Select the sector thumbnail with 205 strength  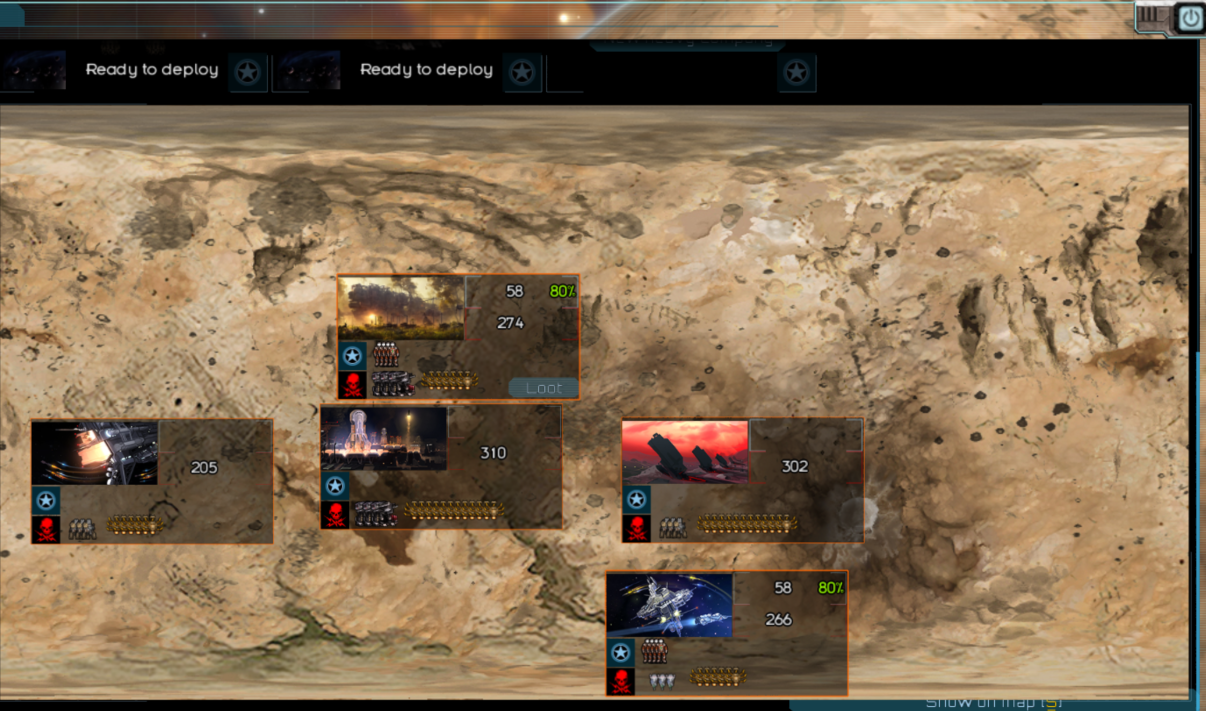point(95,453)
